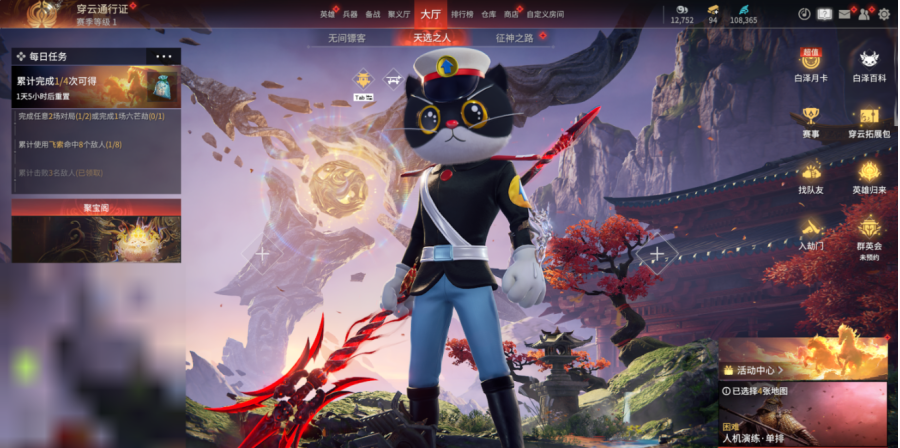Open the 聚宝阁 banner
The height and width of the screenshot is (448, 900).
pyautogui.click(x=96, y=232)
